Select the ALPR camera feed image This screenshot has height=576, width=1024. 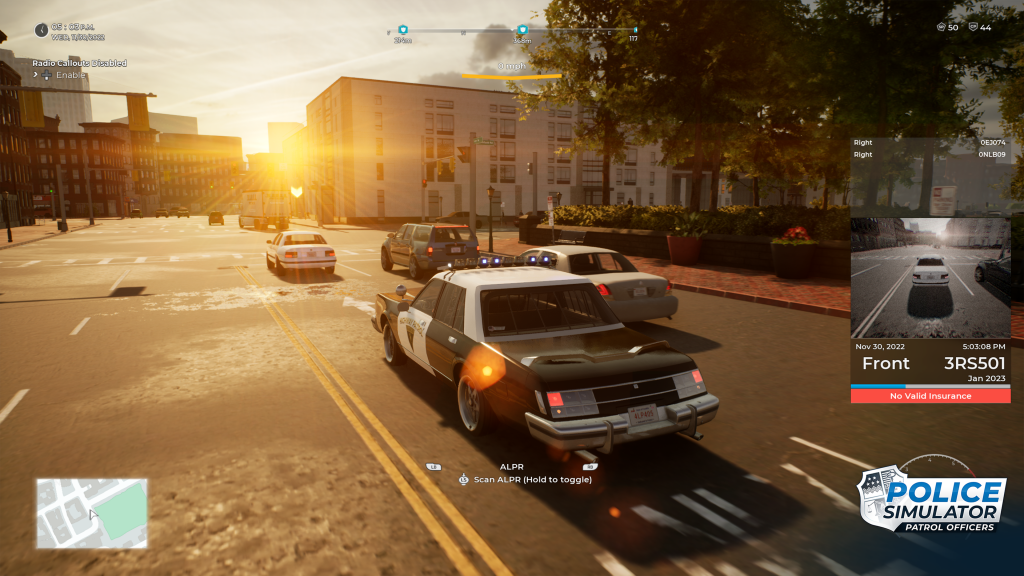pos(930,277)
